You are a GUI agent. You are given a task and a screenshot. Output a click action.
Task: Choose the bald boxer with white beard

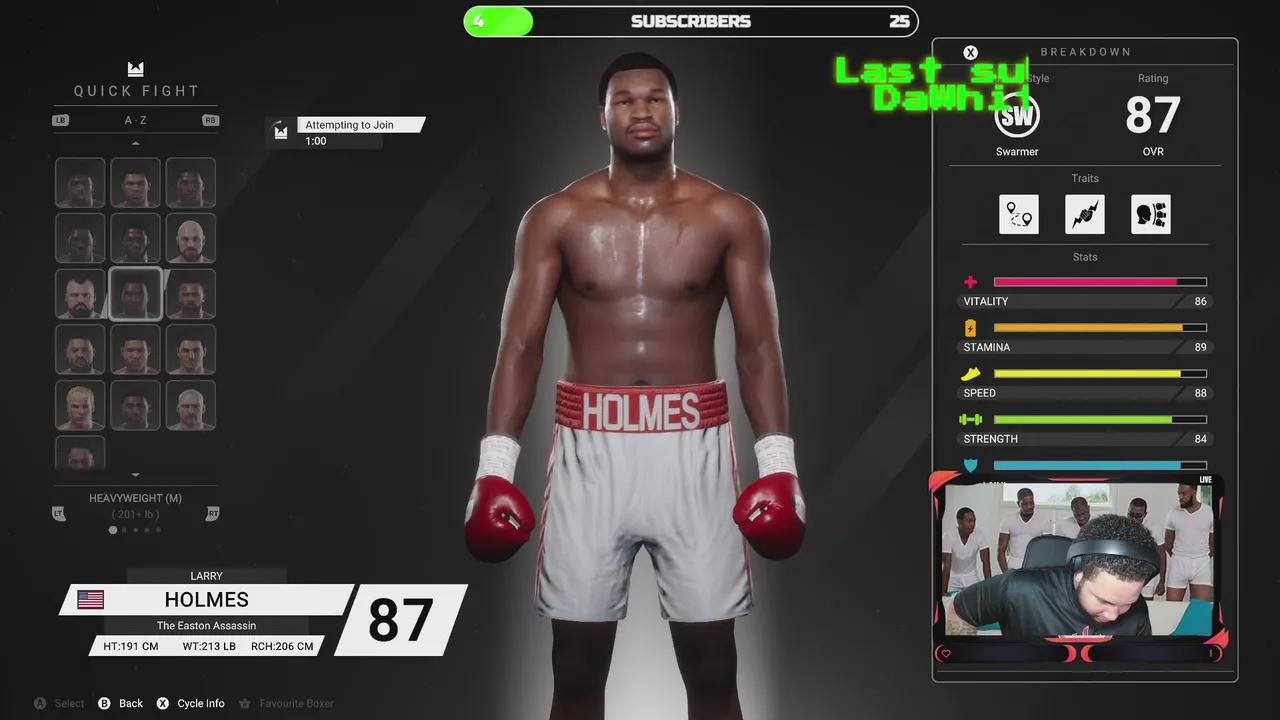190,238
